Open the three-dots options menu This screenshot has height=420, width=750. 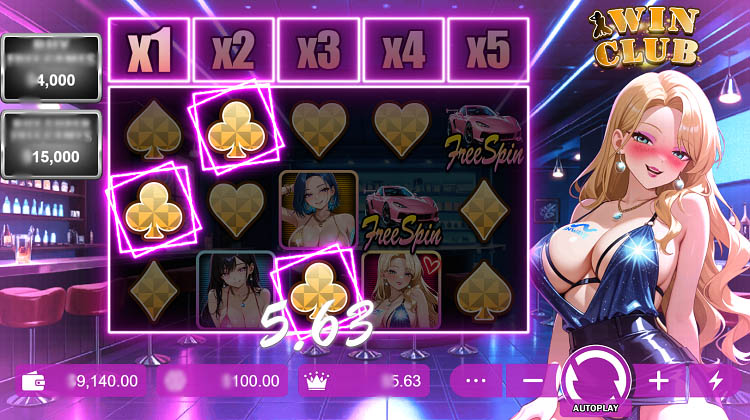pos(475,381)
